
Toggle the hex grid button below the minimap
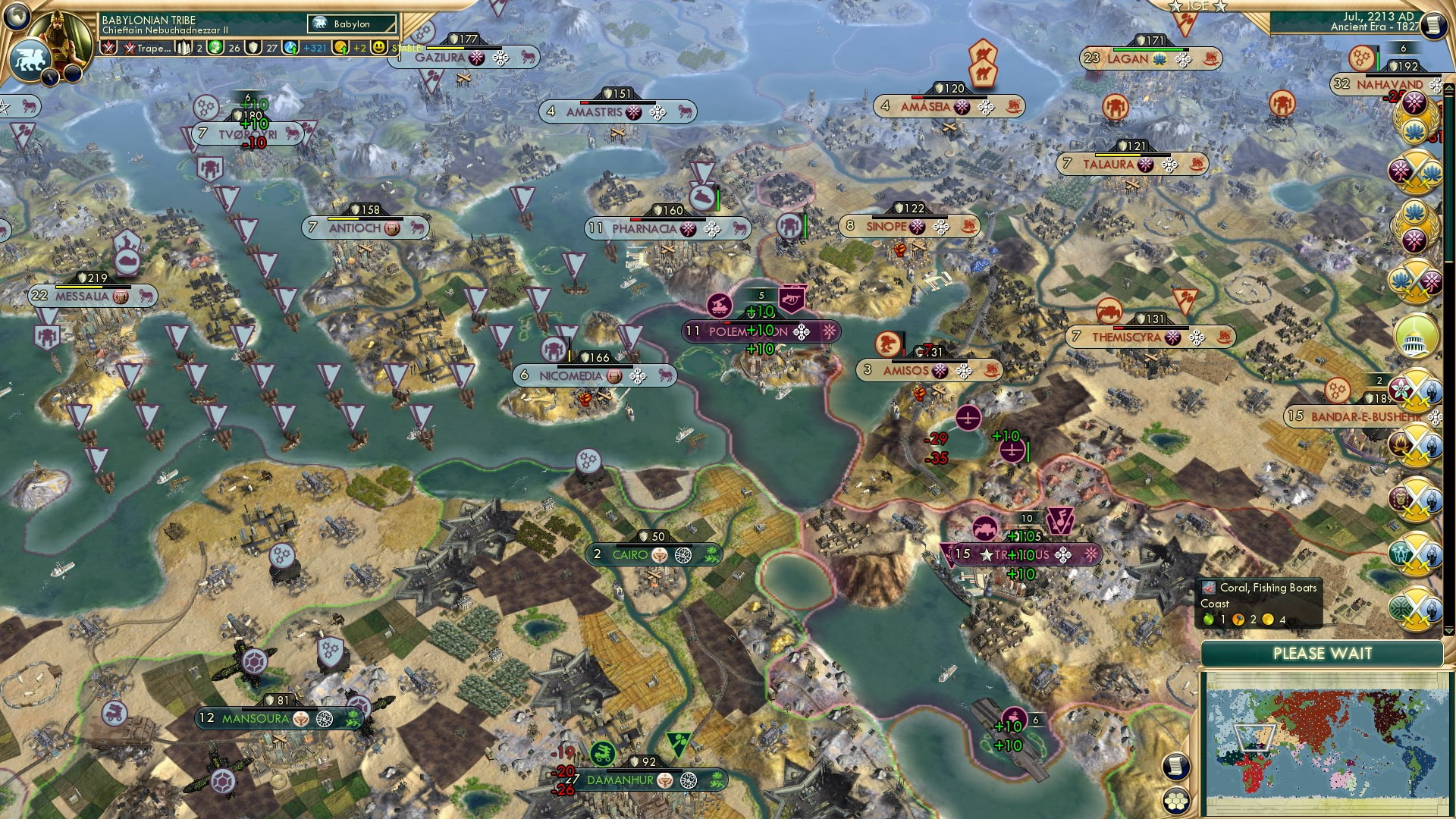click(x=1175, y=801)
